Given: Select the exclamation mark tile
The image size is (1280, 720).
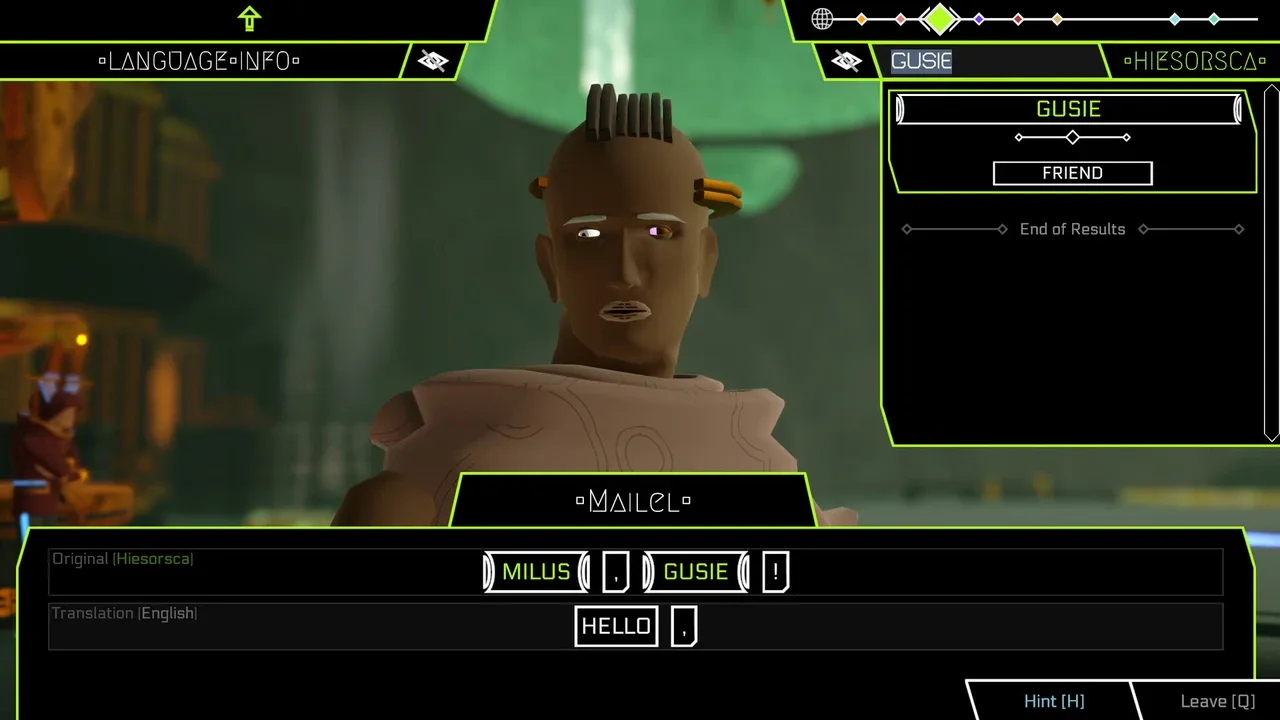Looking at the screenshot, I should 775,572.
